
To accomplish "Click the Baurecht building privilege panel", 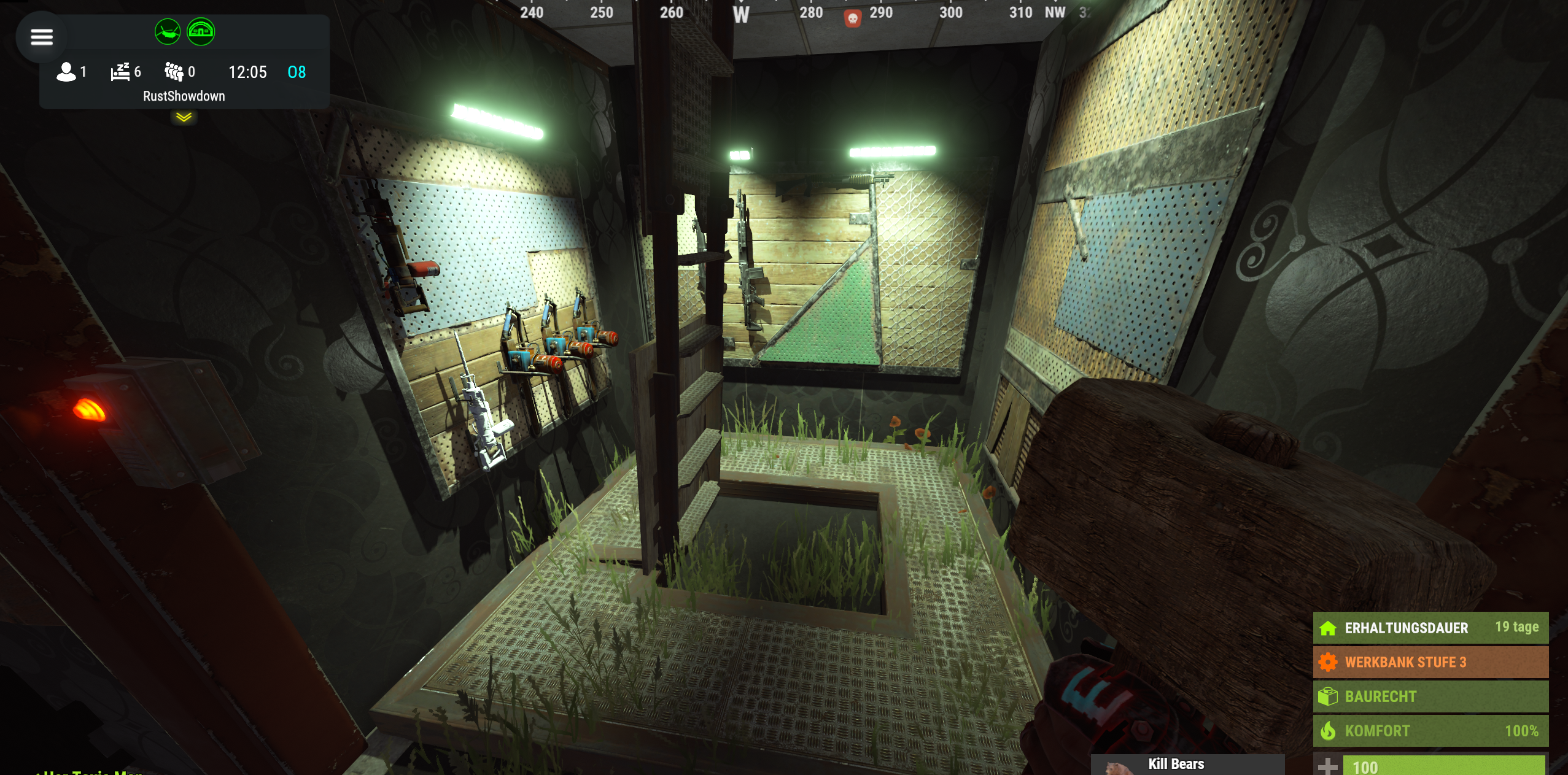I will click(x=1430, y=696).
